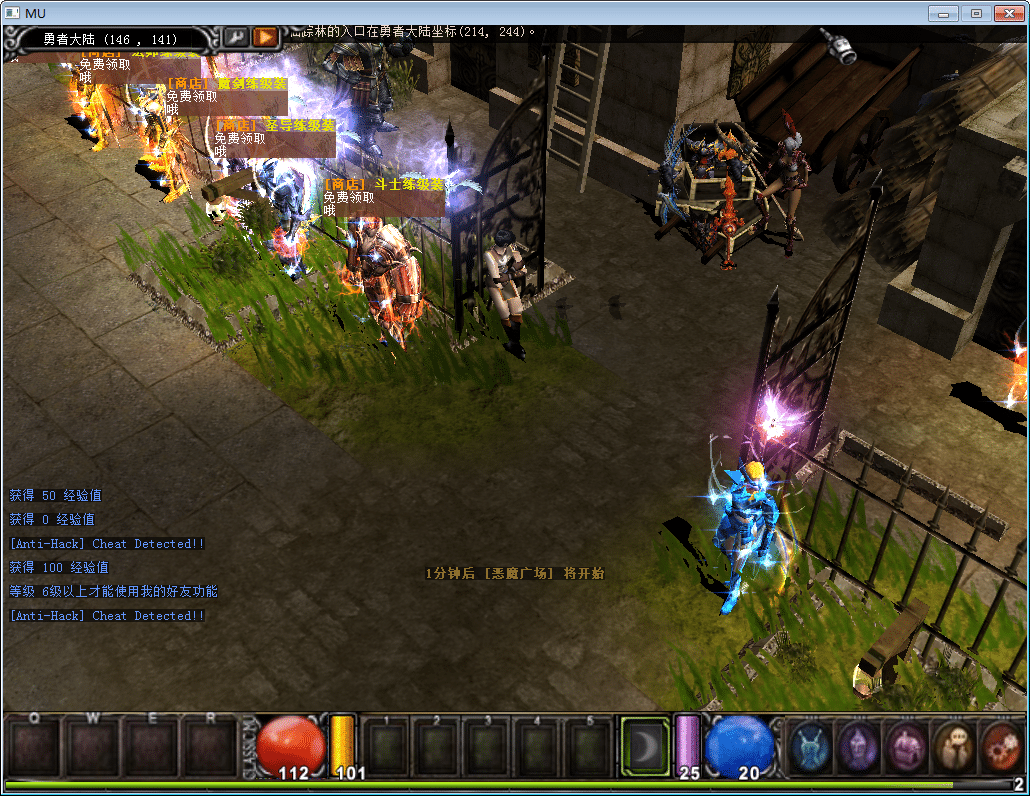Image resolution: width=1030 pixels, height=796 pixels.
Task: Select the Q potion hotkey slot
Action: pos(33,746)
